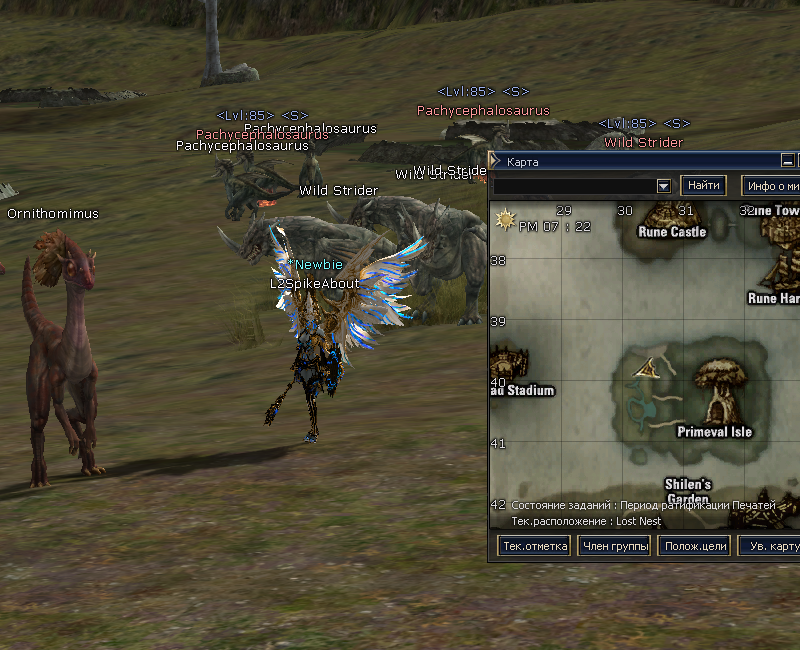Click the "Найти" search button
Image resolution: width=800 pixels, height=650 pixels.
point(703,186)
